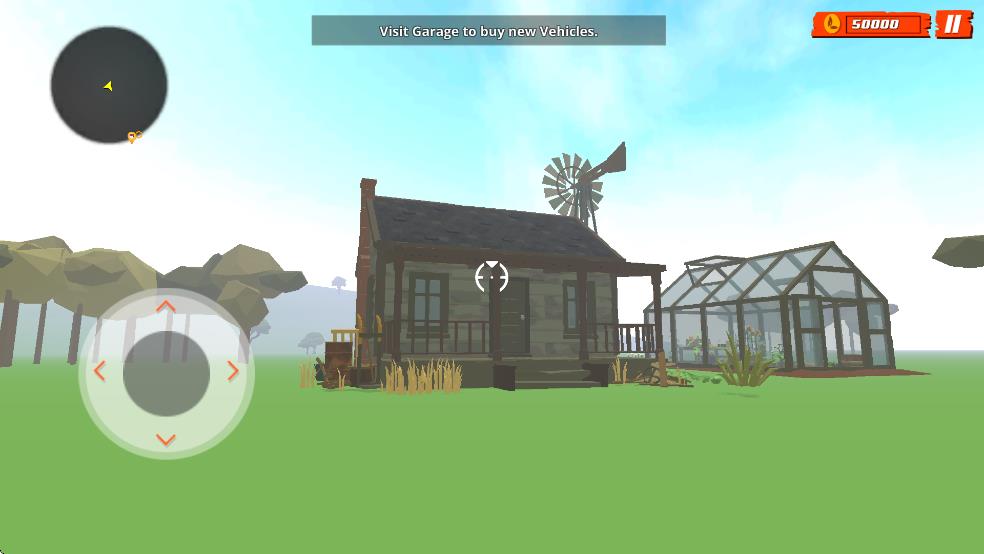The width and height of the screenshot is (984, 554).
Task: Touch the joystick's grey center thumb
Action: [166, 373]
